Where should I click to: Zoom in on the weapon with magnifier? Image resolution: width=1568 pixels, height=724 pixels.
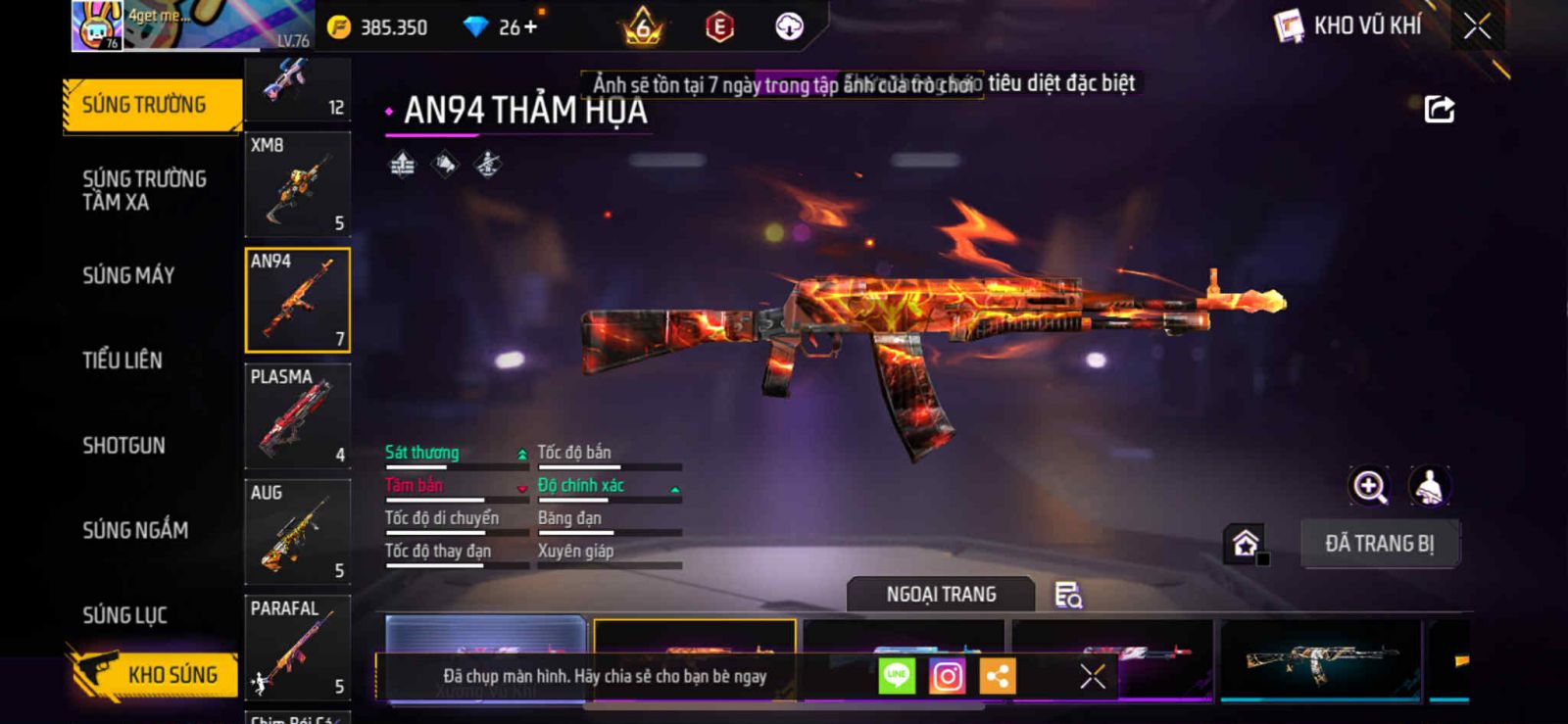1369,486
